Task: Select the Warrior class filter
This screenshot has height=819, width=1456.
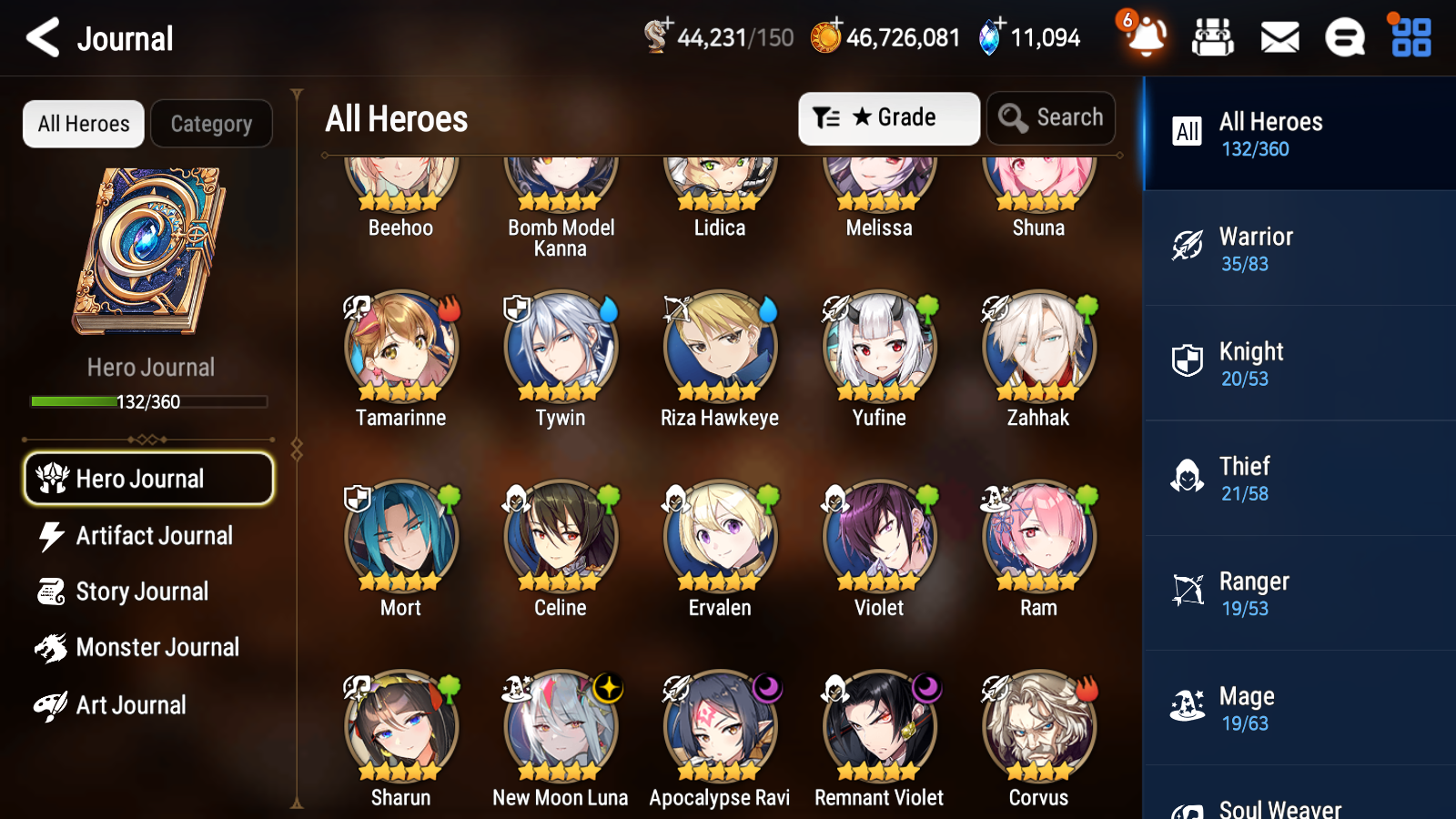Action: click(x=1299, y=248)
